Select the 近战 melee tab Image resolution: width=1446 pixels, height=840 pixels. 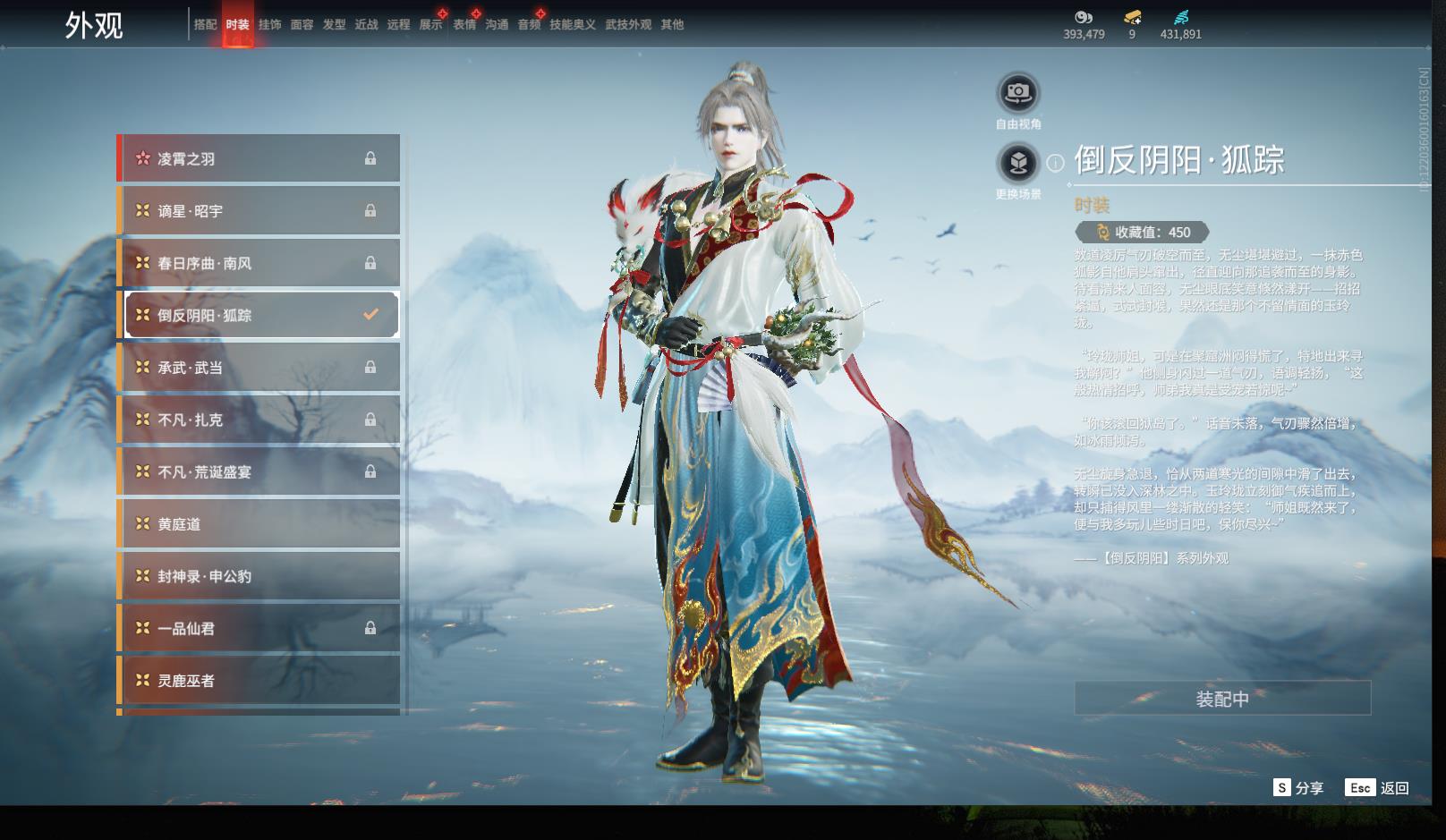coord(366,25)
